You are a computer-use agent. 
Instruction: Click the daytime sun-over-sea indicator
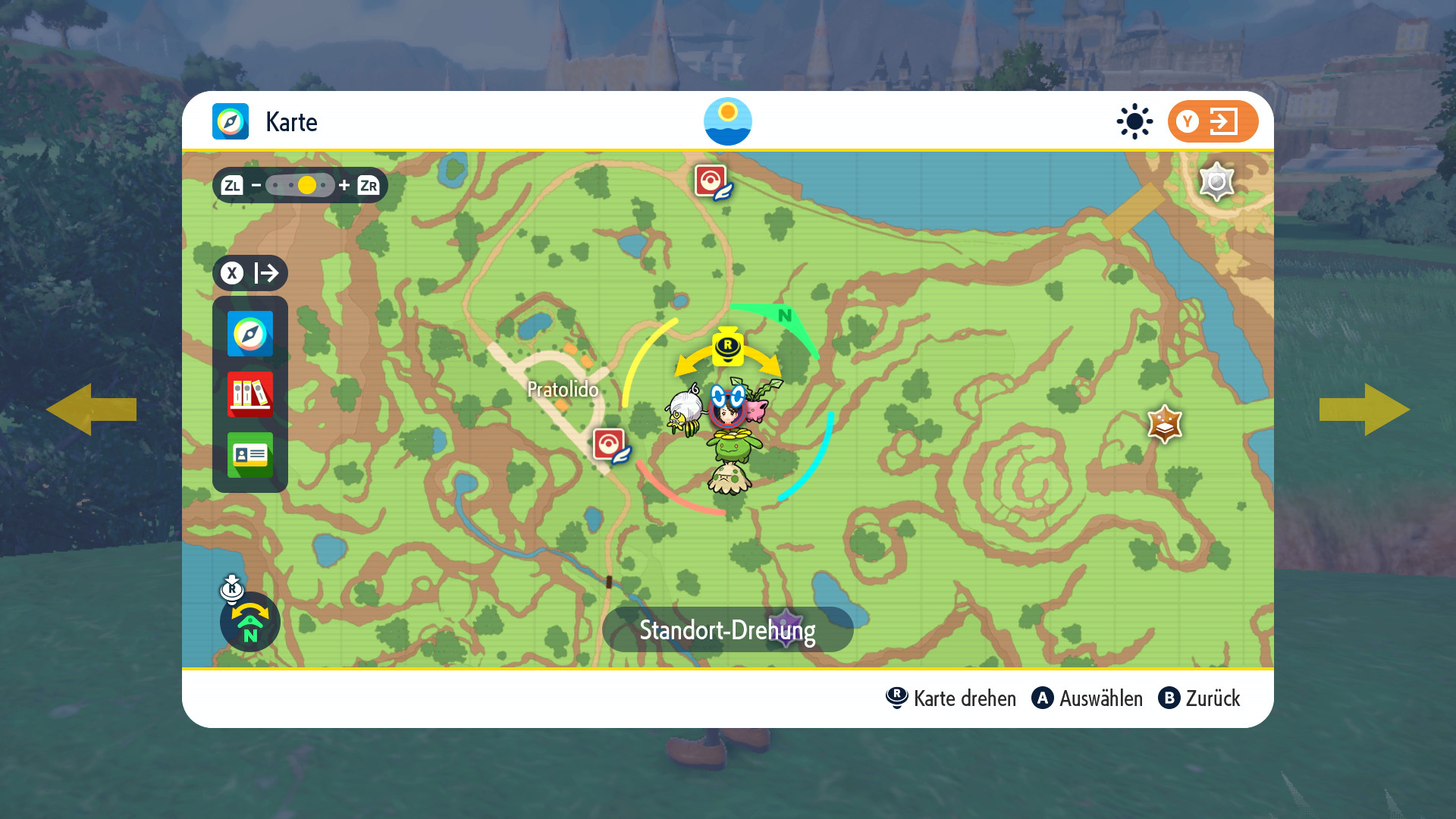click(728, 121)
